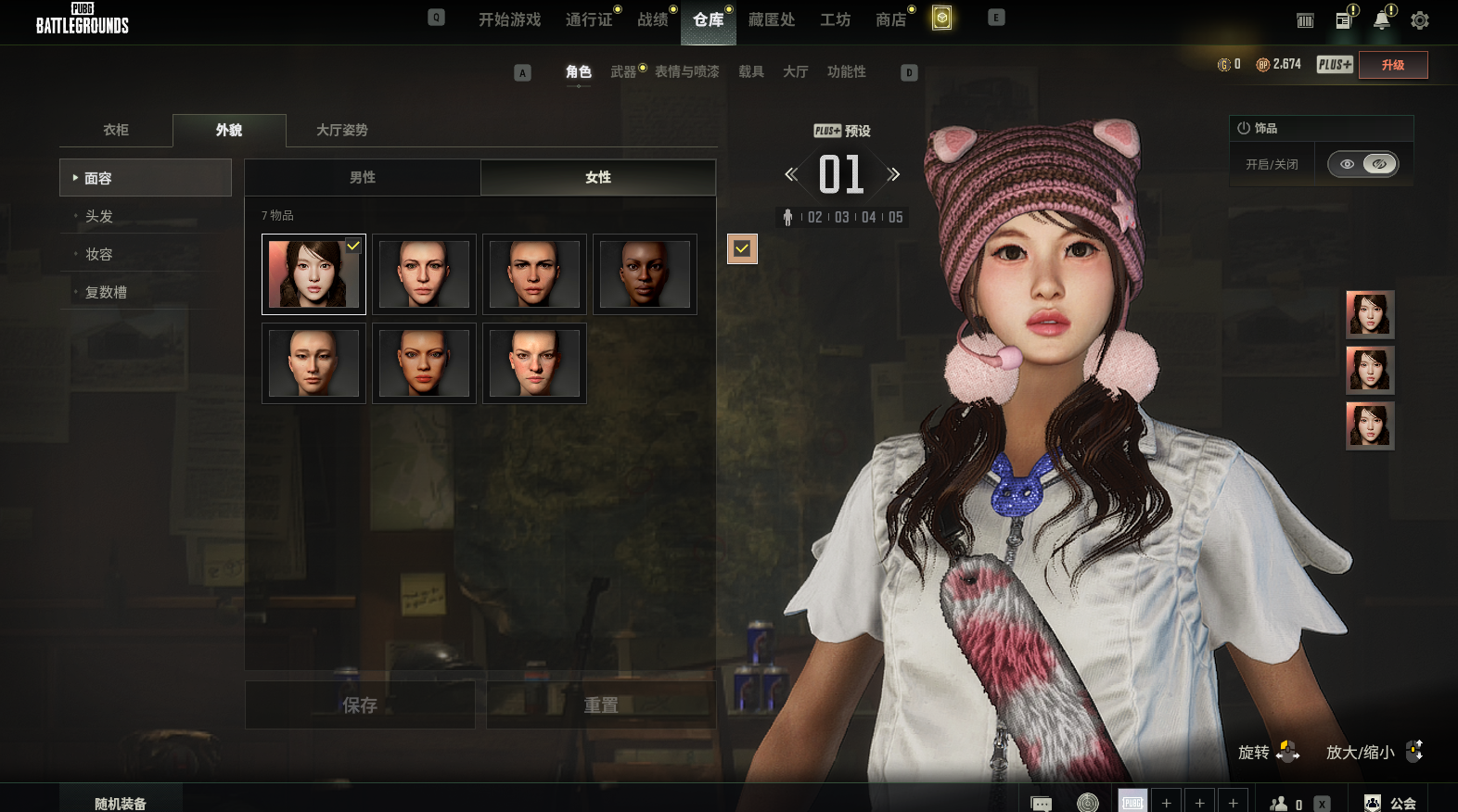
Task: Open the 公会 clan panel
Action: click(1390, 803)
